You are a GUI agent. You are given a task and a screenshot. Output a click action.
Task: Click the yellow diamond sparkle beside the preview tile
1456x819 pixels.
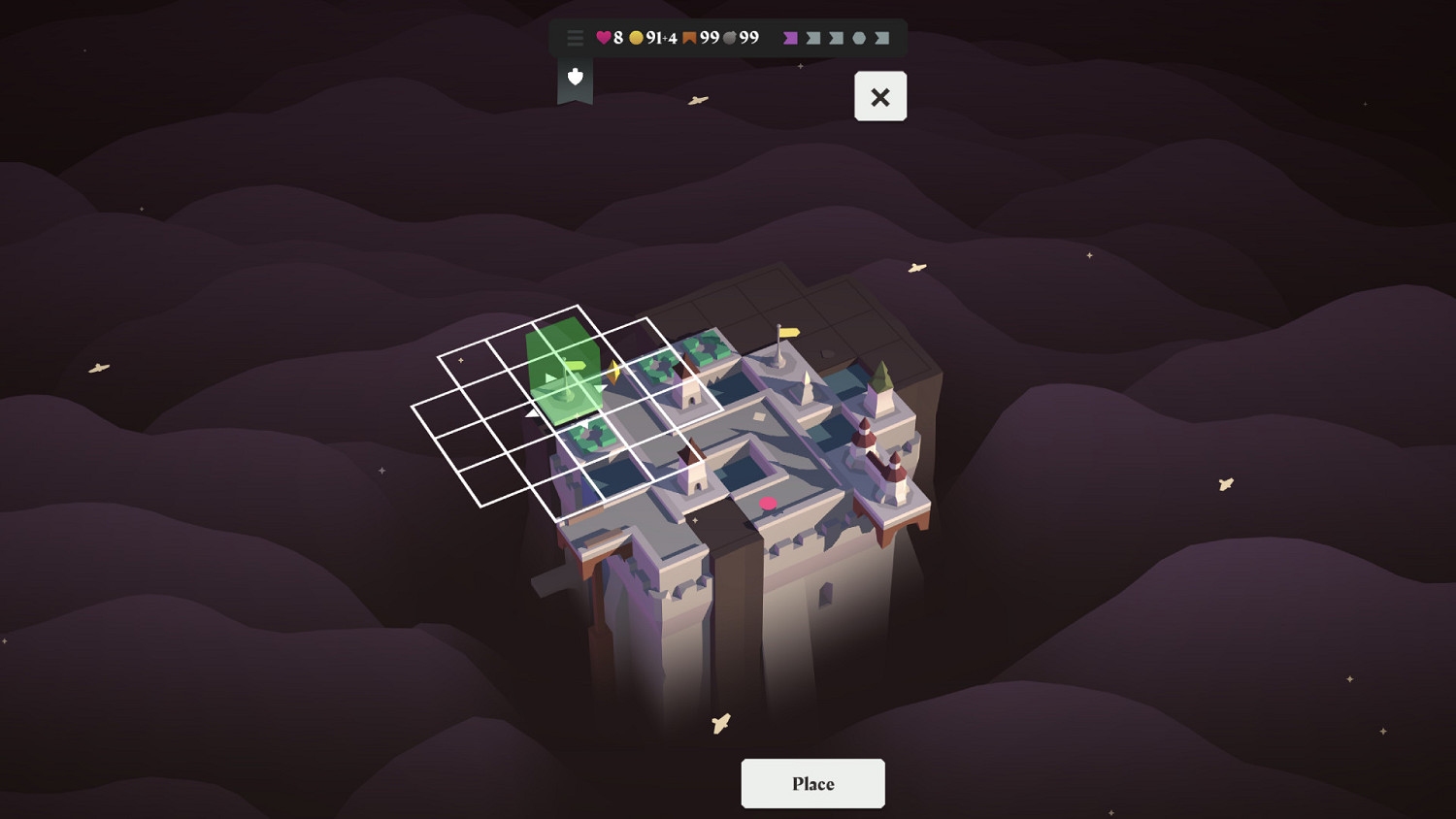click(613, 371)
